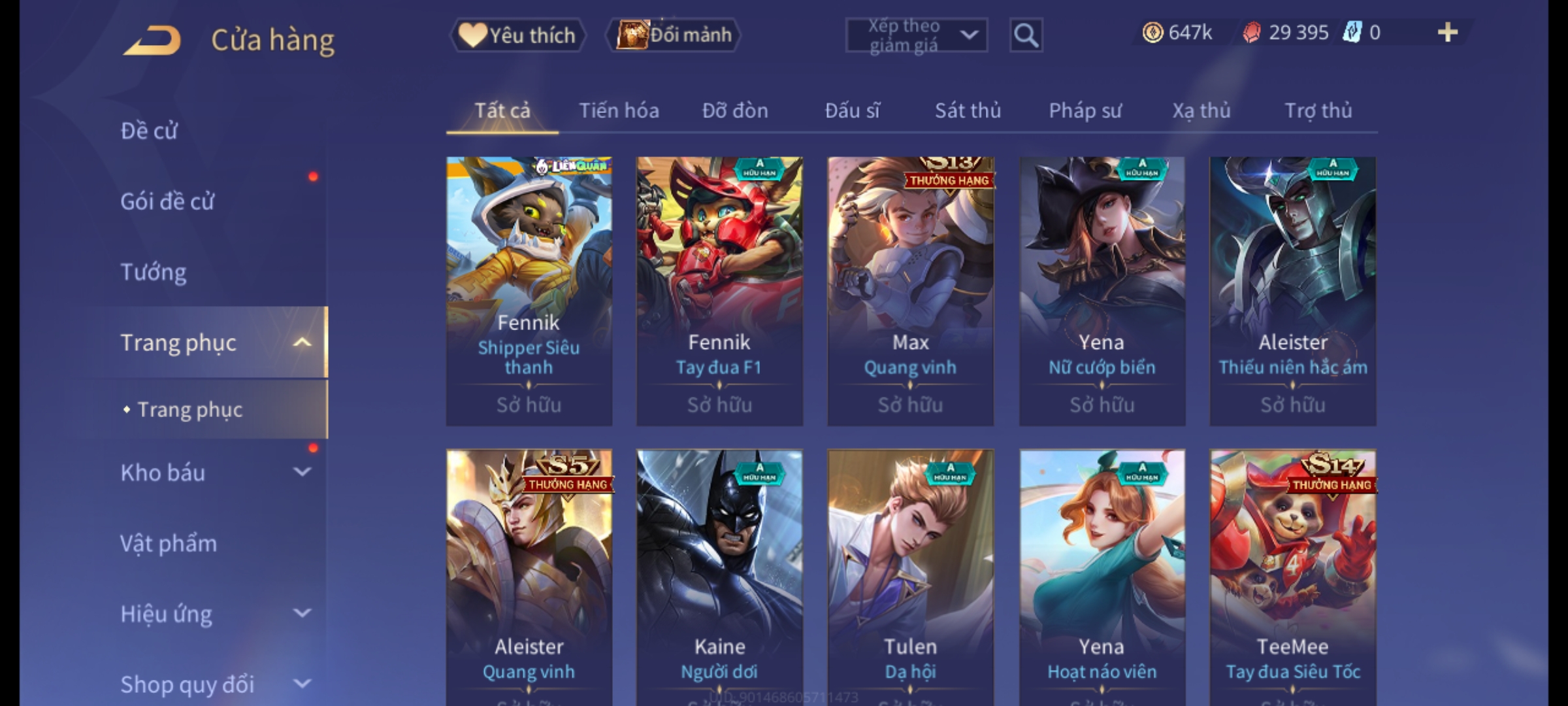Viewport: 1568px width, 706px height.
Task: Choose the Kaine Người dơi skin card
Action: click(719, 575)
